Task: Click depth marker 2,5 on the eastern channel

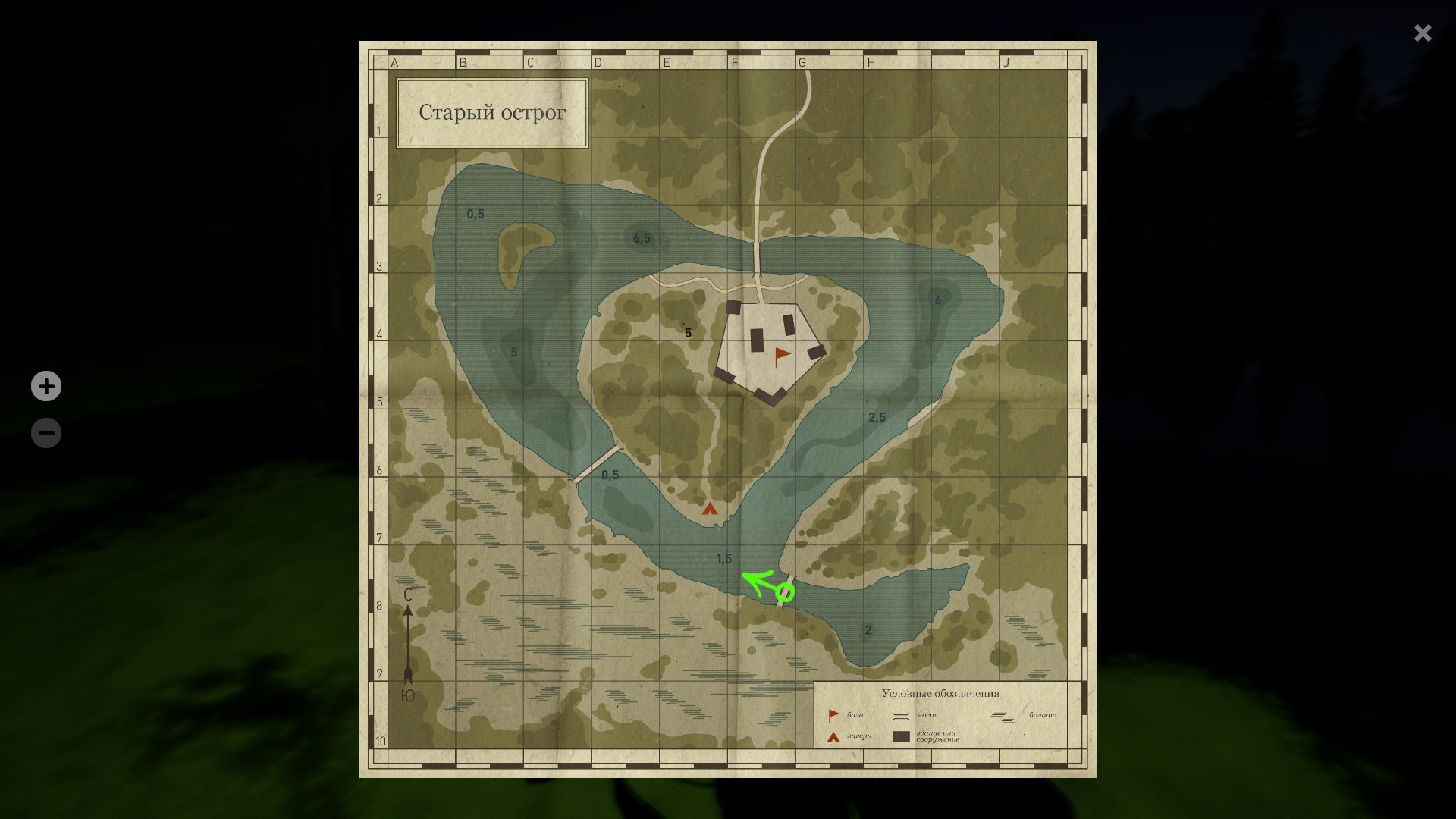Action: pyautogui.click(x=877, y=416)
